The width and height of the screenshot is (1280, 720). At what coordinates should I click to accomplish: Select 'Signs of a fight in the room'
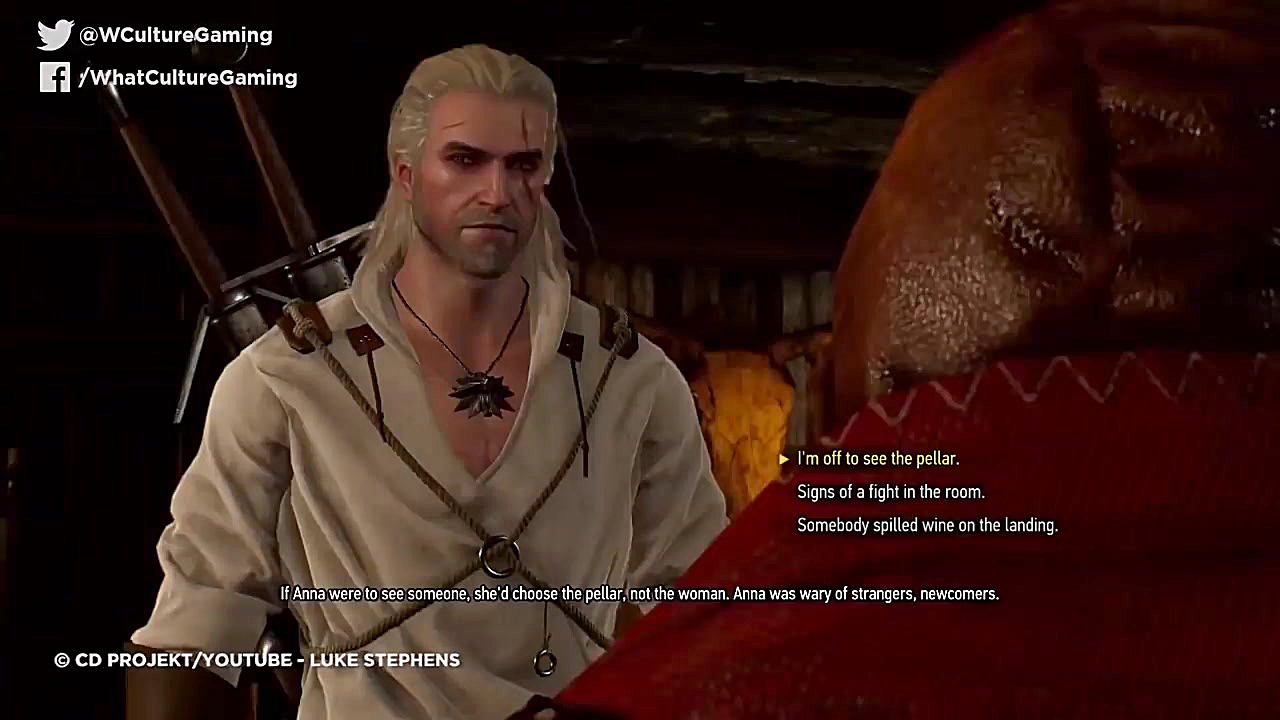(x=889, y=492)
